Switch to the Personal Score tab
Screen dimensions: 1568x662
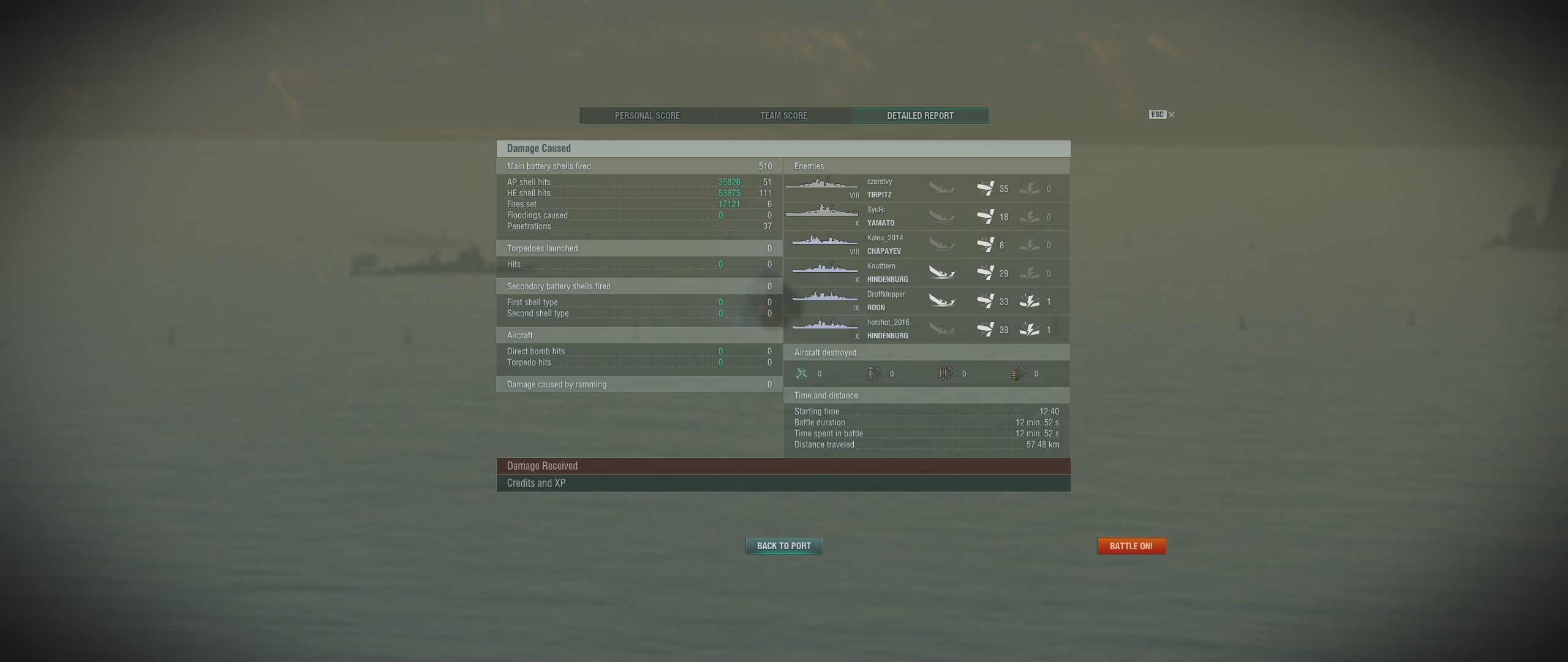click(x=647, y=116)
